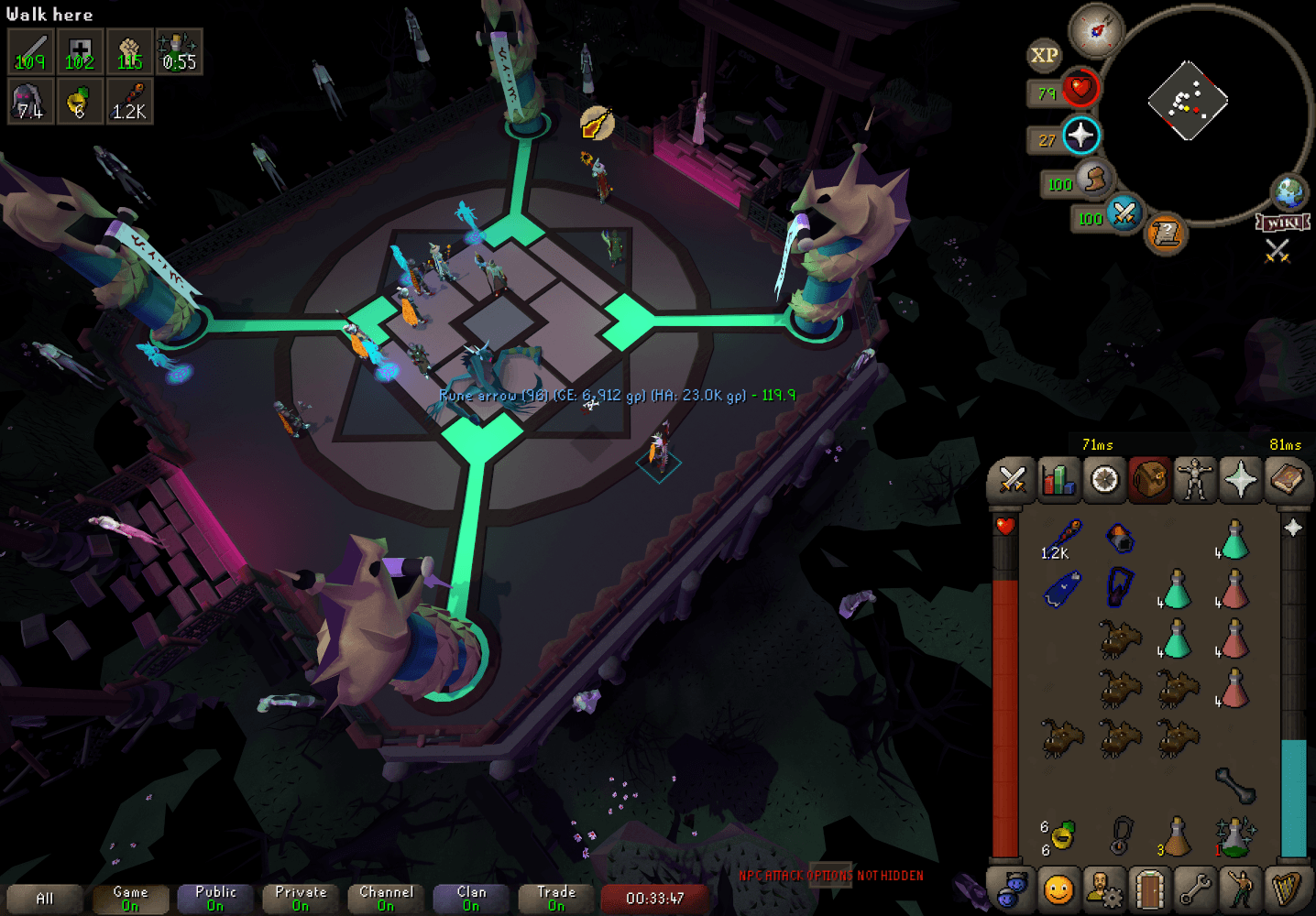Screen dimensions: 1316x916
Task: Select the Combat Options crossed swords icon
Action: point(1011,479)
